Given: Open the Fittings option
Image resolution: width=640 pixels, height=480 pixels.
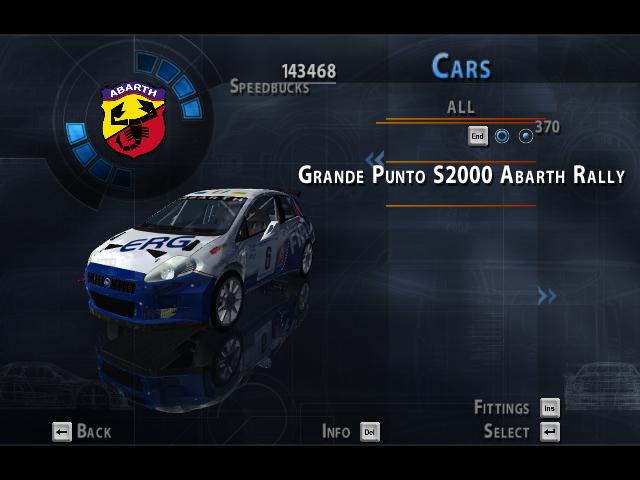Looking at the screenshot, I should click(516, 408).
